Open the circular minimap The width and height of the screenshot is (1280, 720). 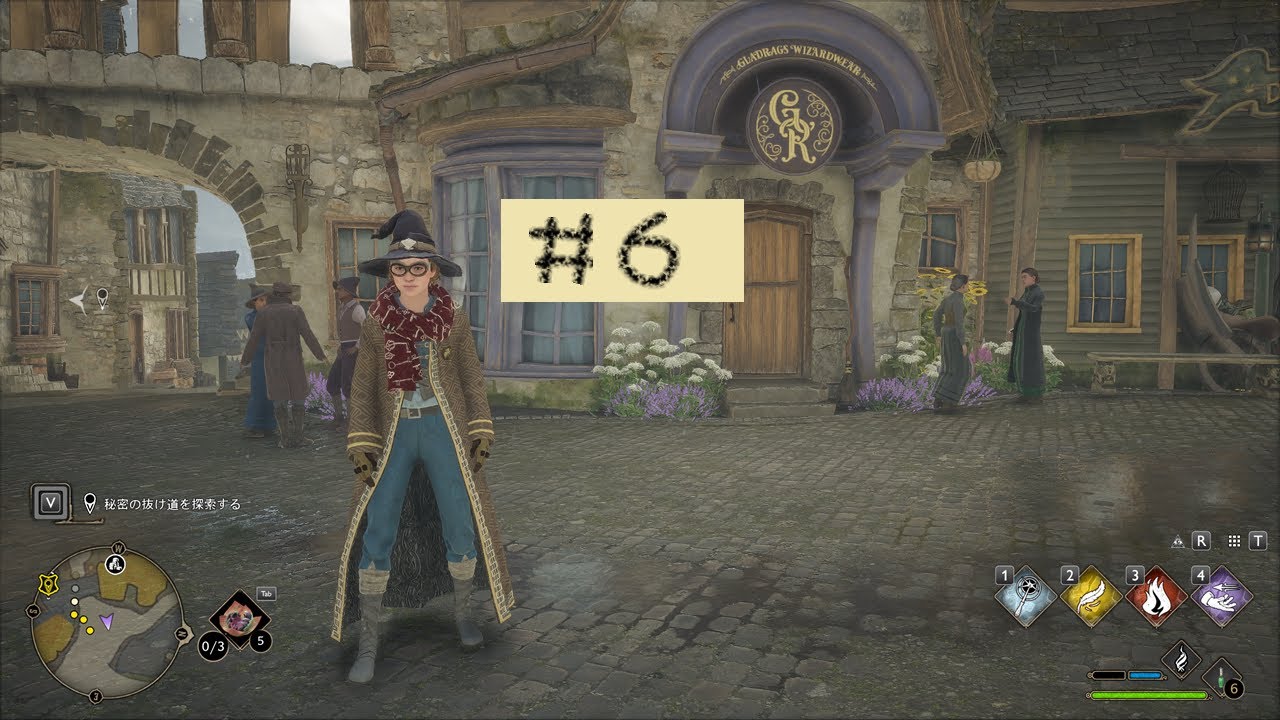(106, 621)
